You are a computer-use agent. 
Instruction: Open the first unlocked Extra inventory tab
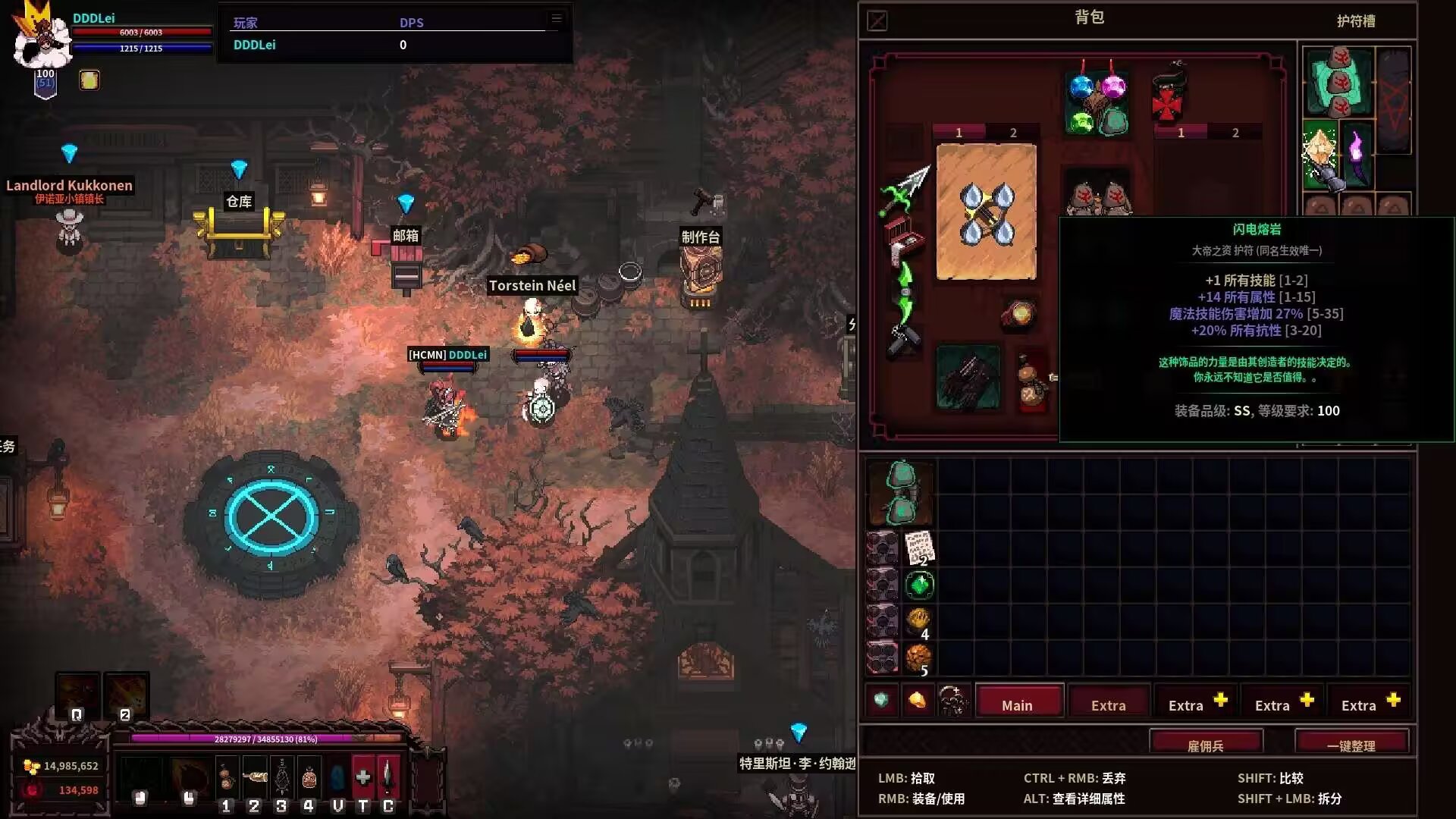click(1108, 704)
